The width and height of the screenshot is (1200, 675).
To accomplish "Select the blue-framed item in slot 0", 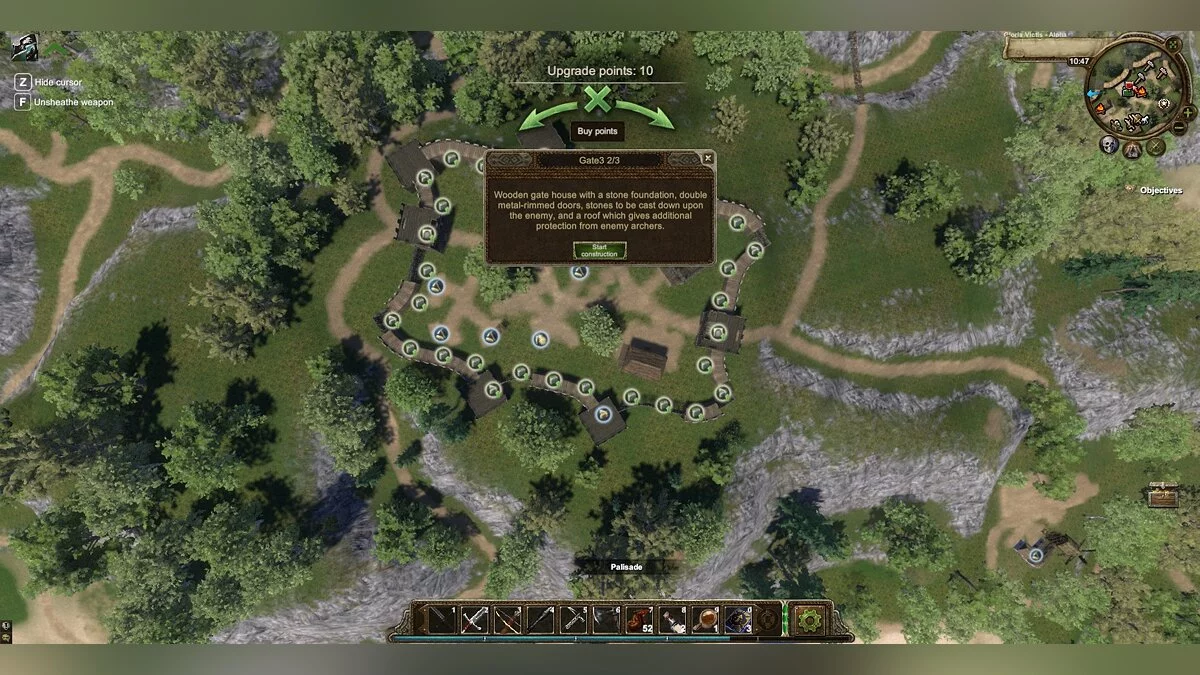I will coord(739,620).
